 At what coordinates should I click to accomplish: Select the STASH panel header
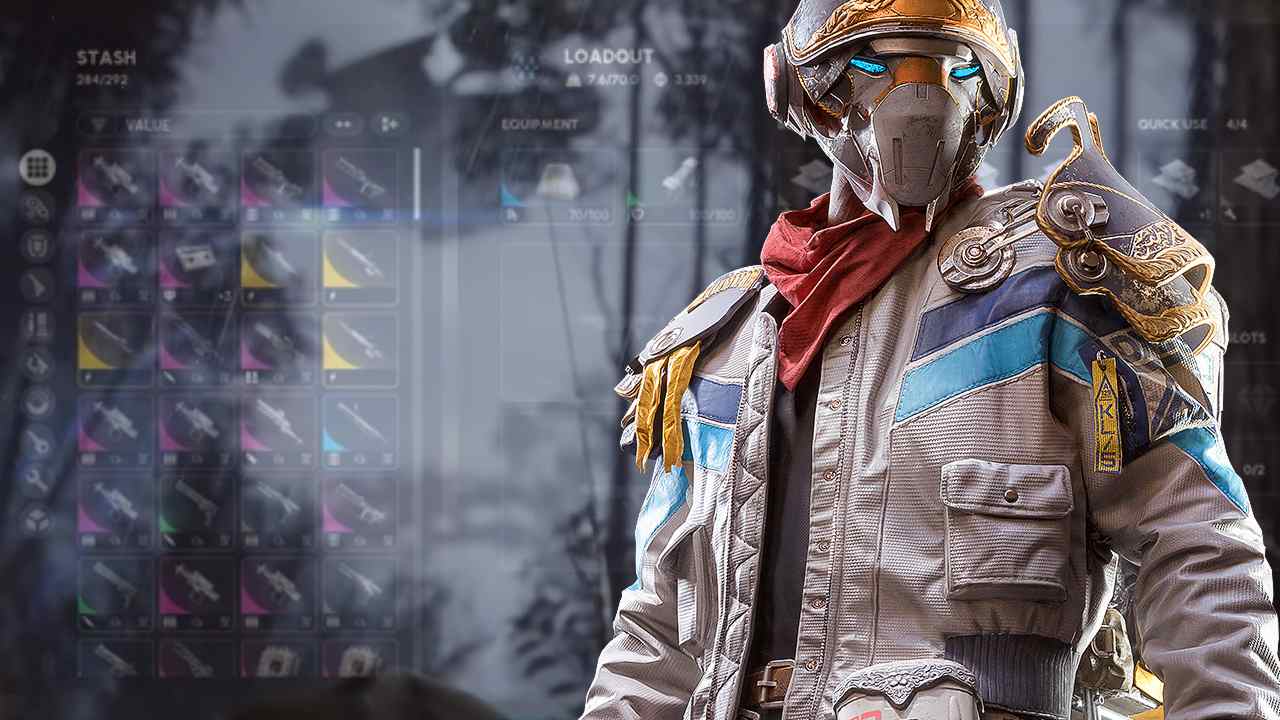(x=104, y=58)
